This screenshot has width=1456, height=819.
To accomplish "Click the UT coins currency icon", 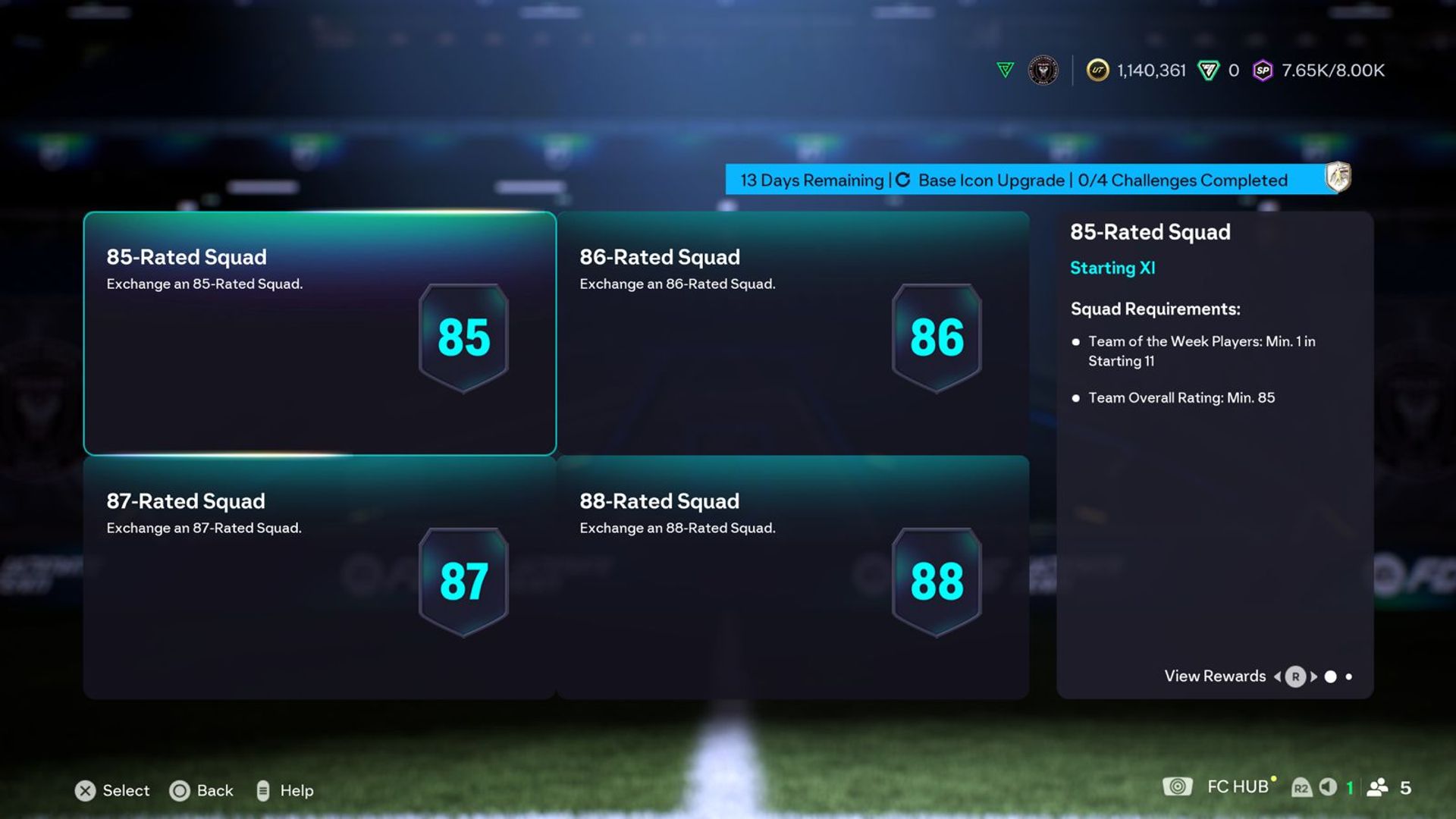I will [1096, 70].
